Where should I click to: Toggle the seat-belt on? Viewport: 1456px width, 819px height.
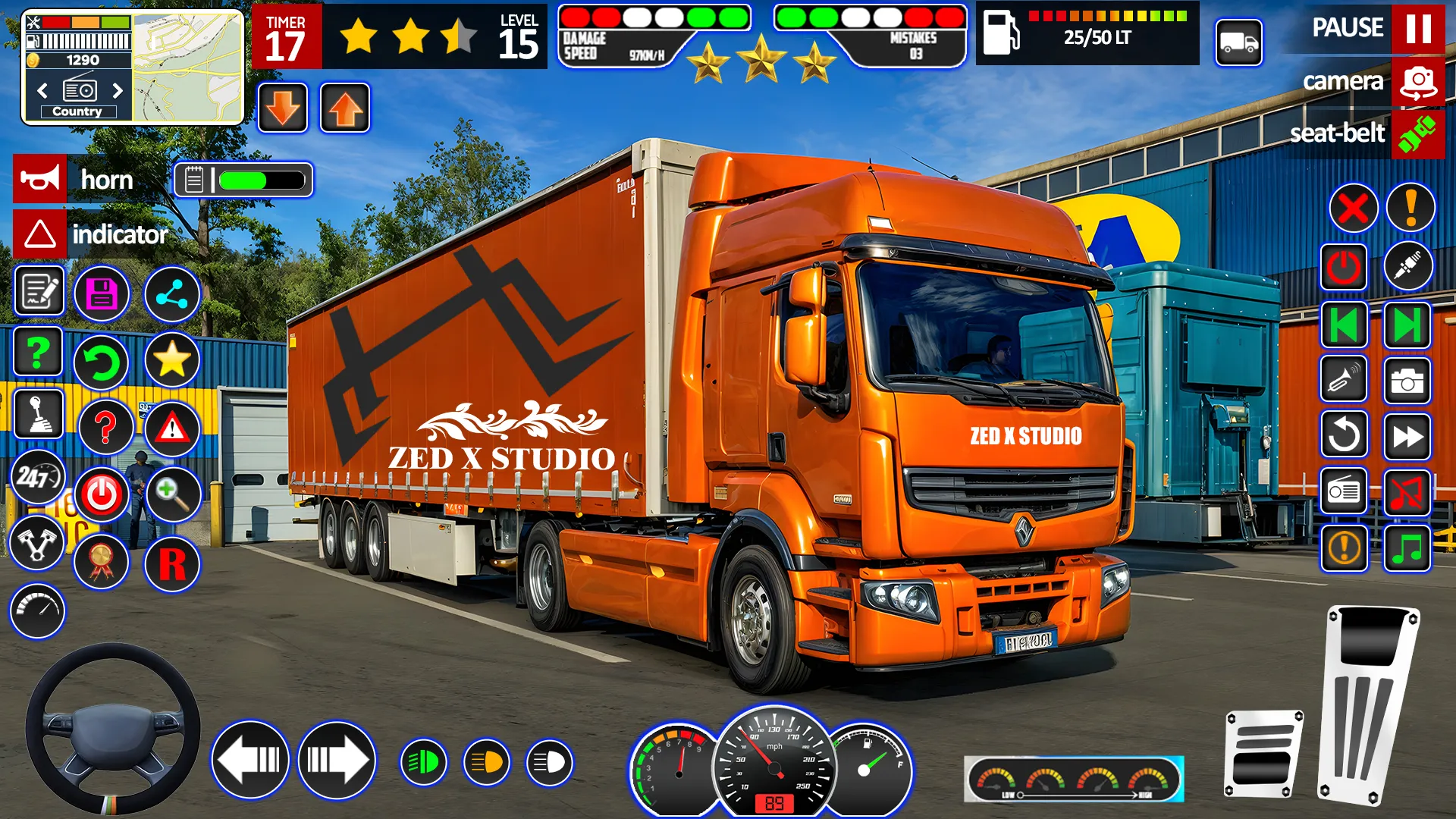point(1419,134)
